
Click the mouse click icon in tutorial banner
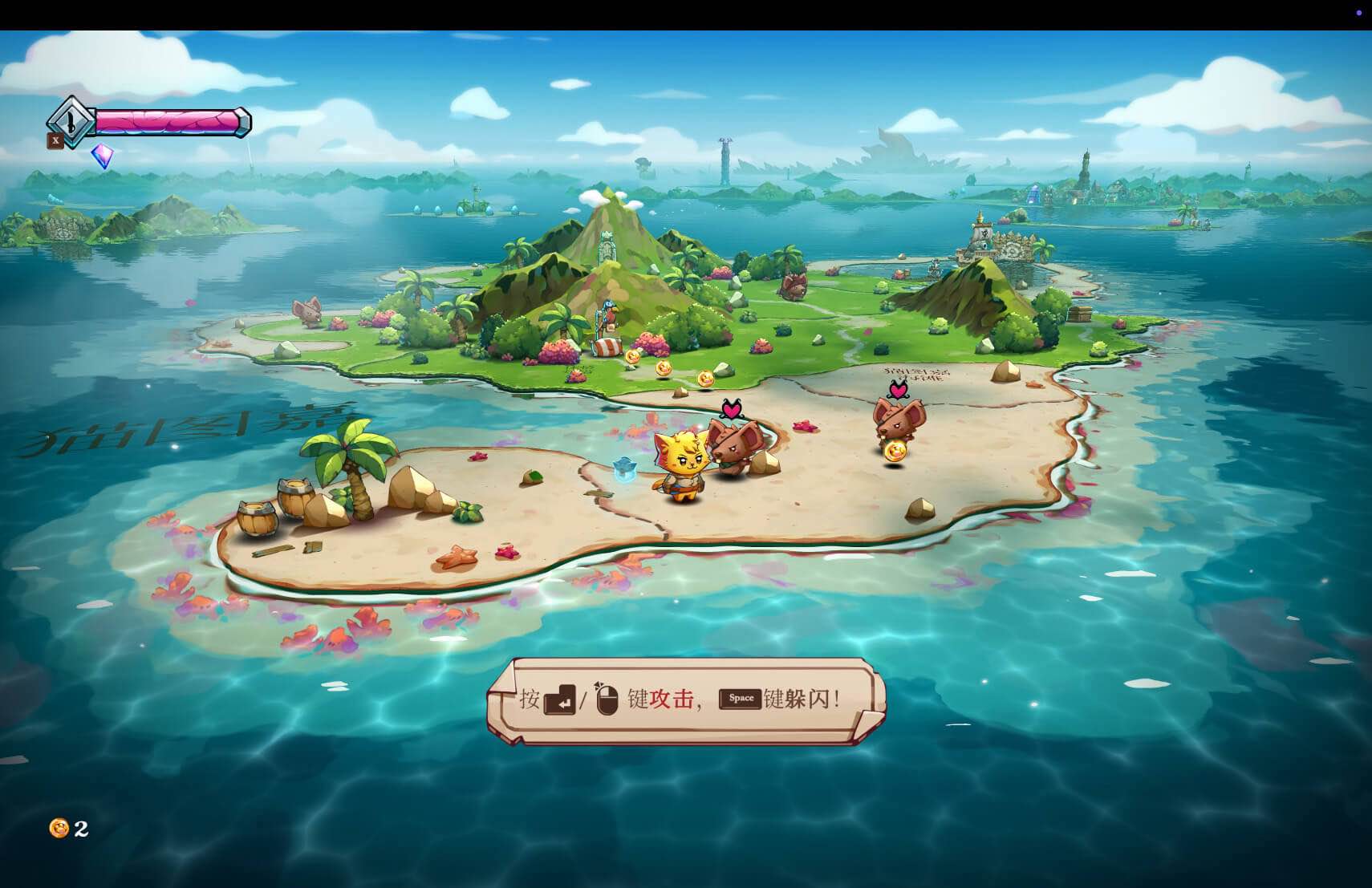607,699
